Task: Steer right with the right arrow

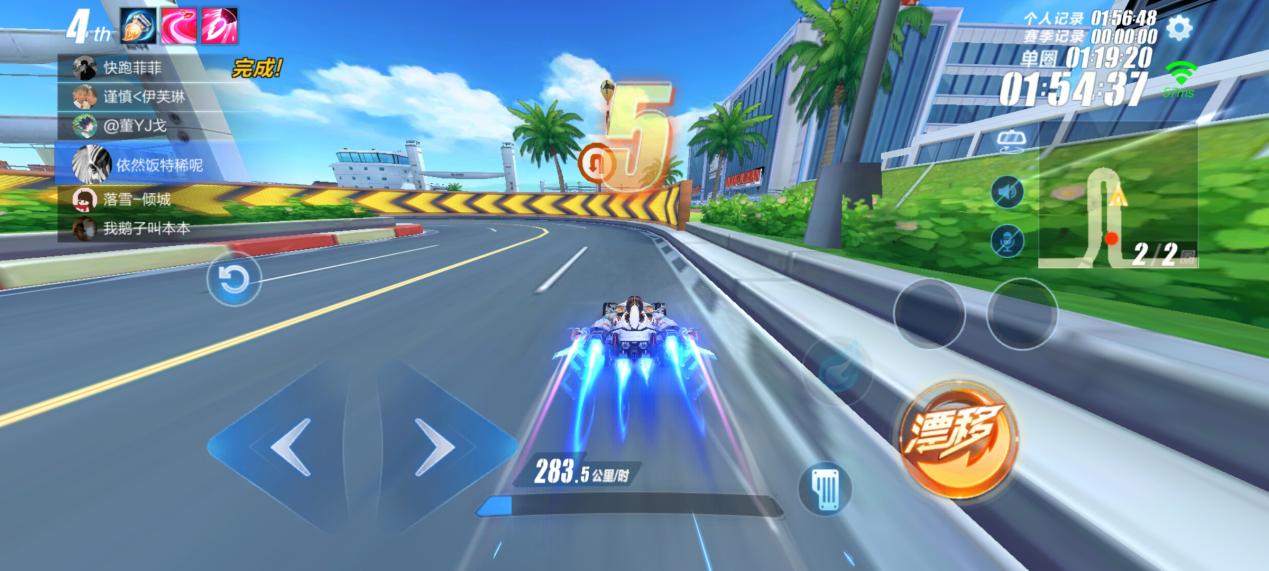Action: pyautogui.click(x=433, y=448)
